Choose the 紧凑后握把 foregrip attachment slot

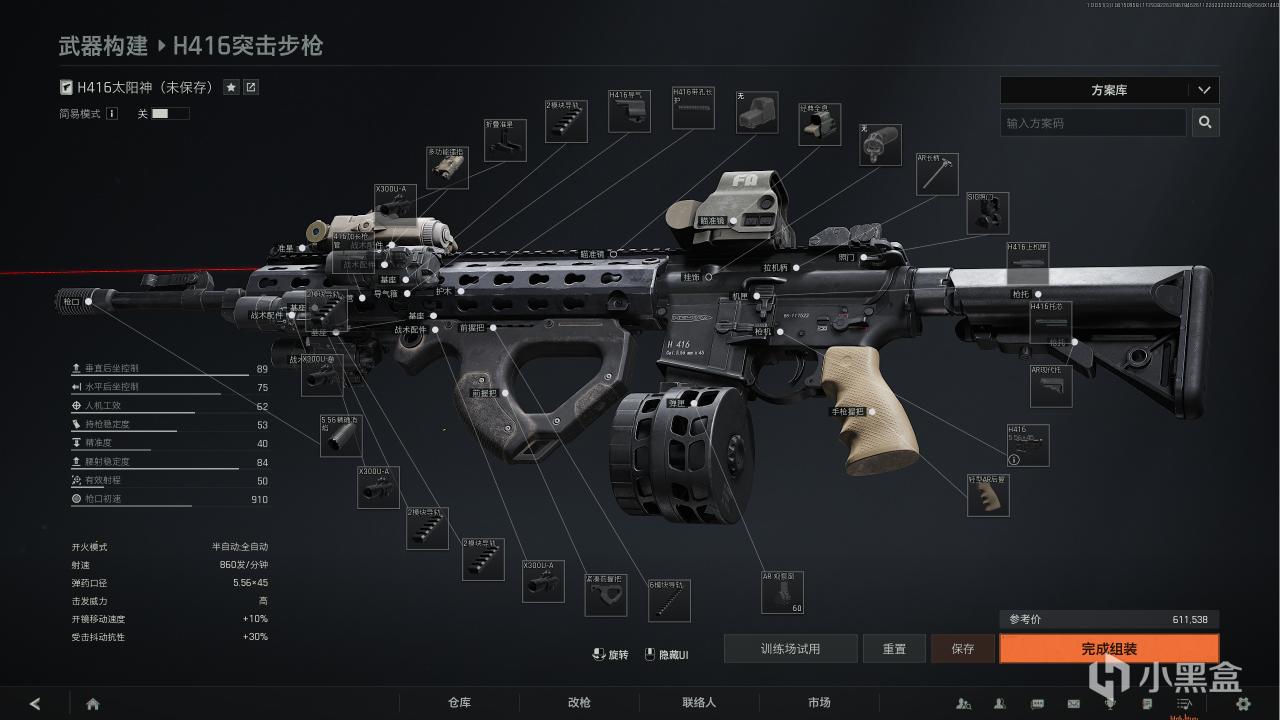(605, 593)
